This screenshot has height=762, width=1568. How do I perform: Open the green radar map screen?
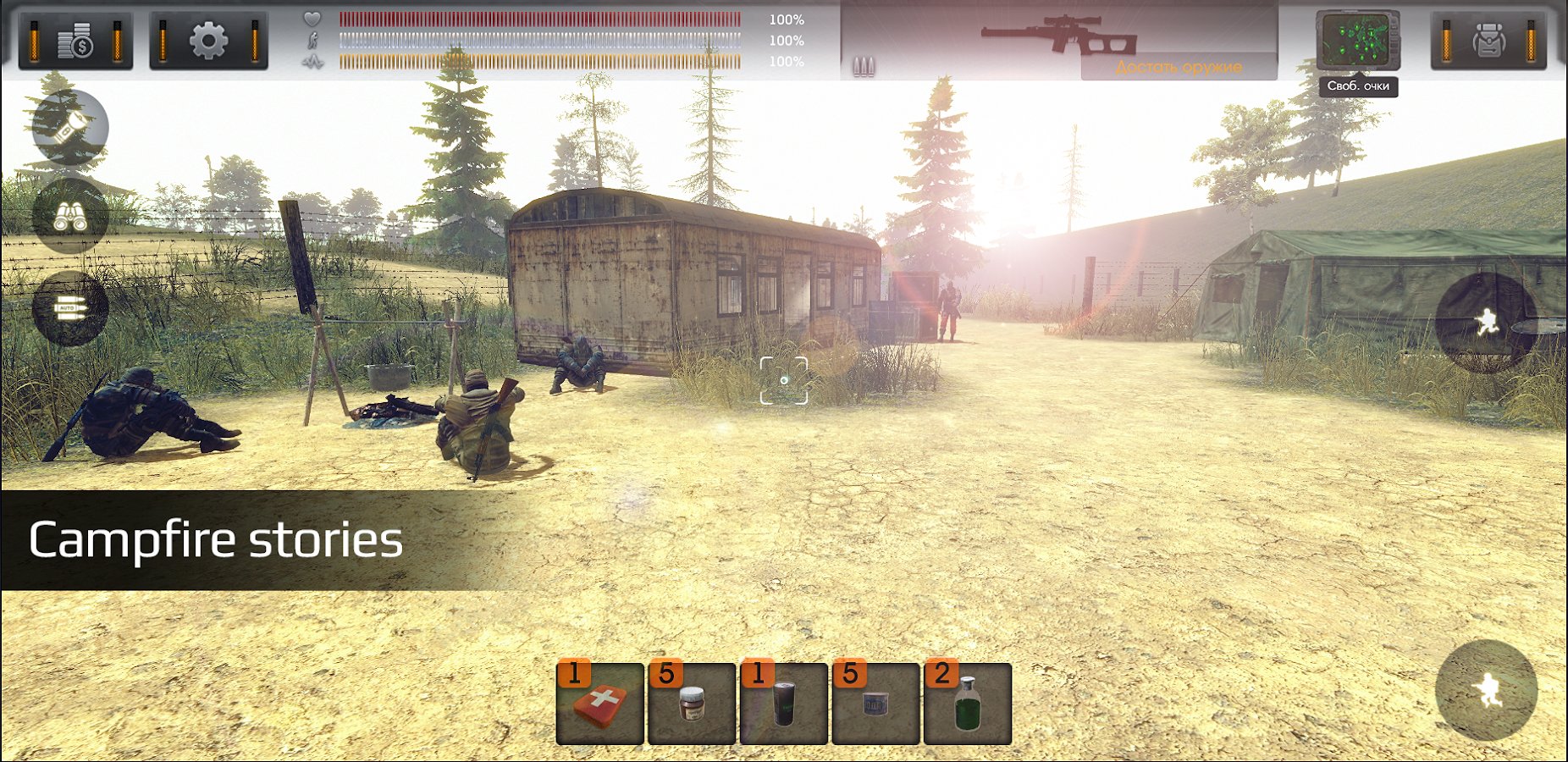coord(1357,41)
